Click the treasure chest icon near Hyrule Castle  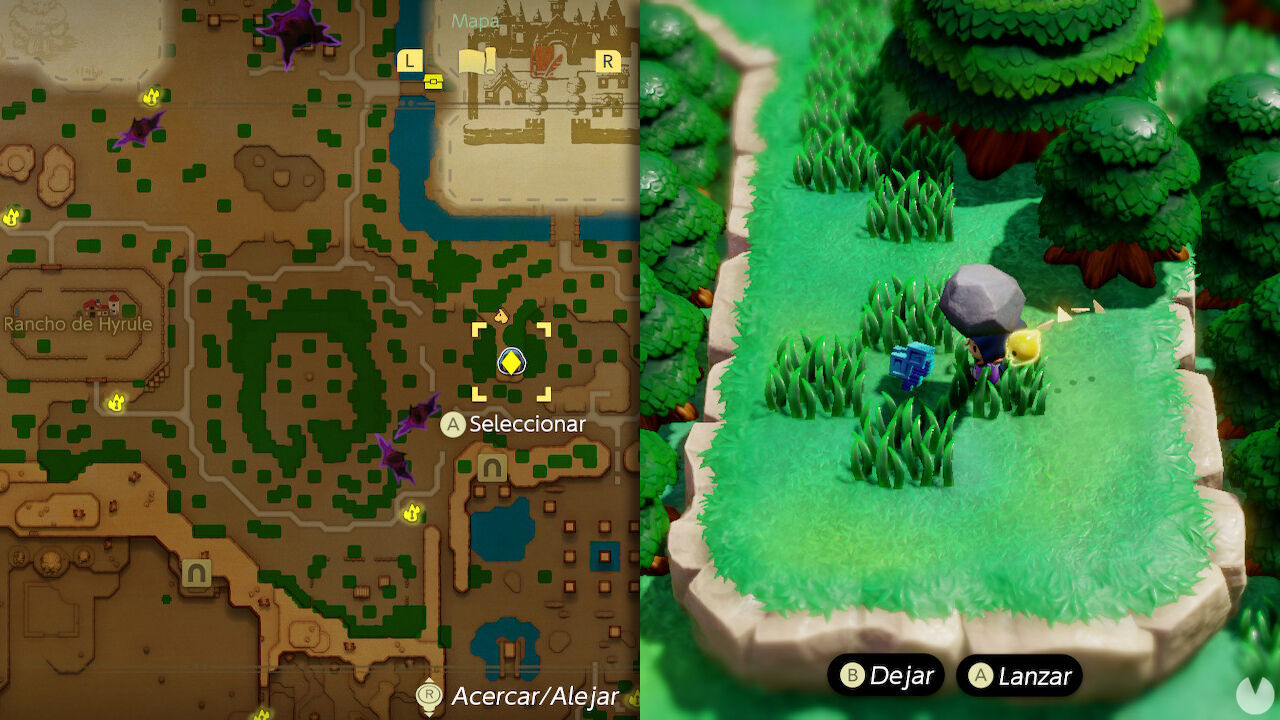pyautogui.click(x=433, y=82)
